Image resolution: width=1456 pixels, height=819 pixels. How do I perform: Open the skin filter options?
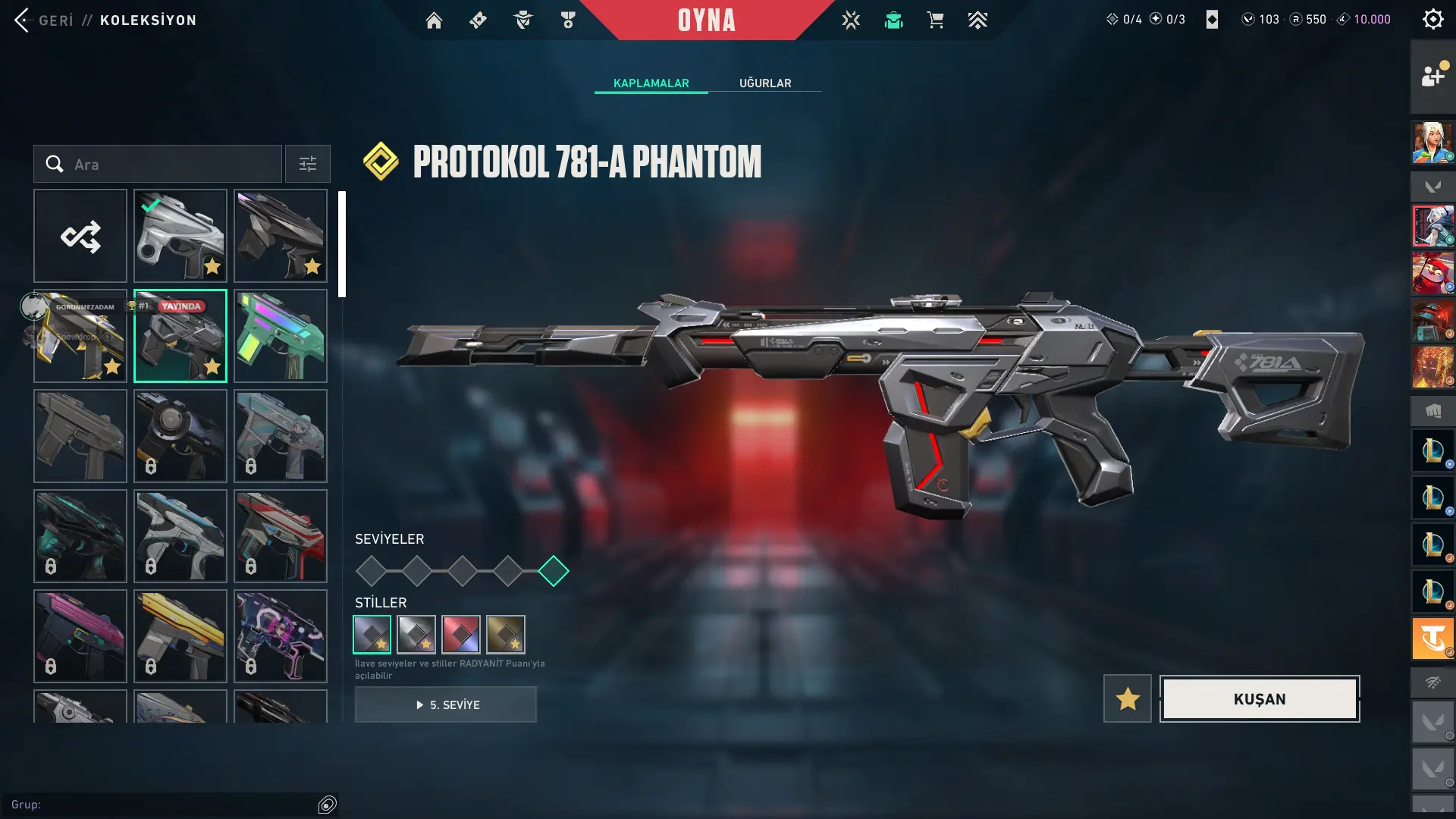point(308,165)
